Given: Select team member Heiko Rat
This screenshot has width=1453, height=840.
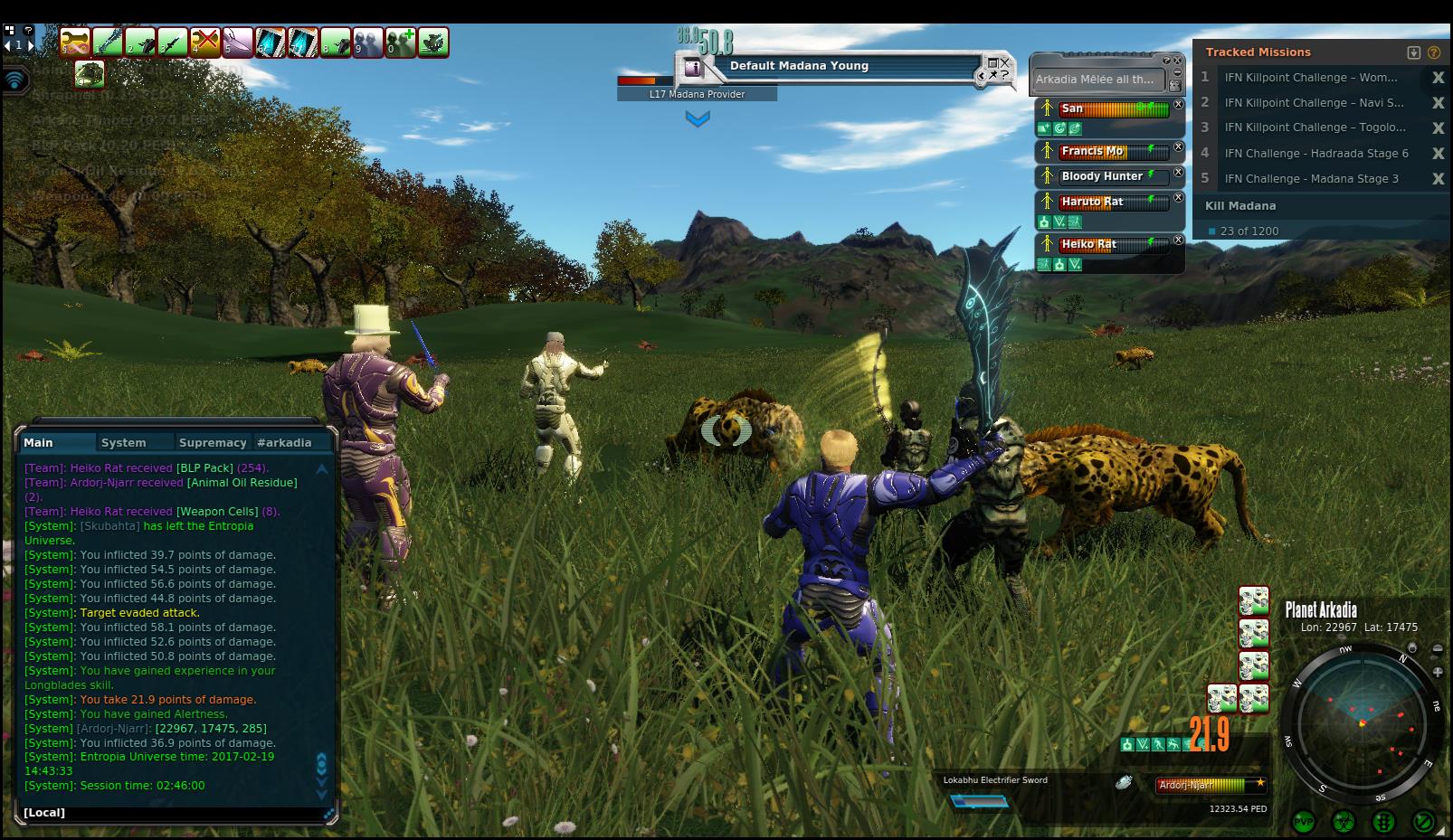Looking at the screenshot, I should [1088, 244].
